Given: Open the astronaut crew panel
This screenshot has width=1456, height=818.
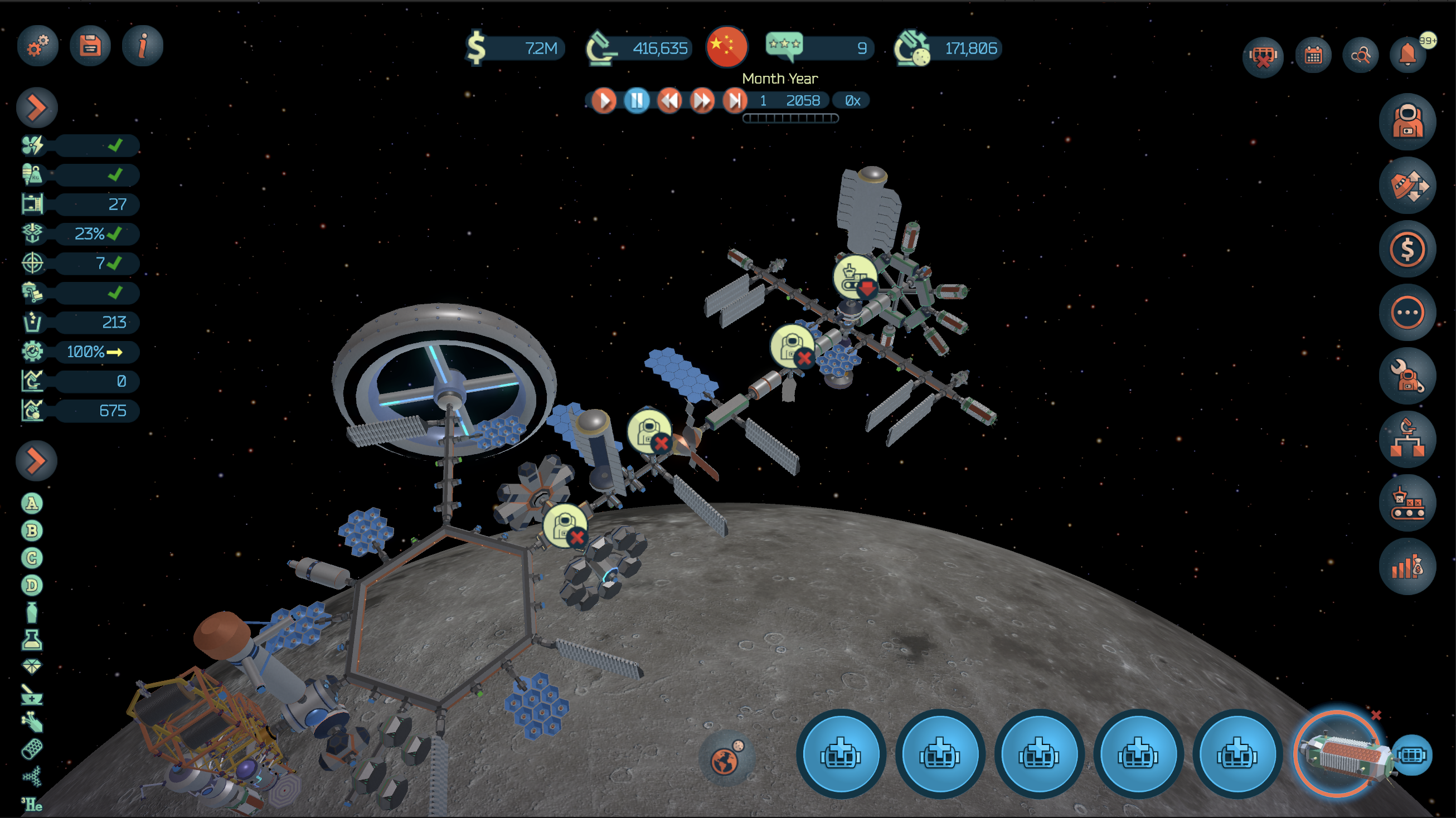Looking at the screenshot, I should 1407,121.
